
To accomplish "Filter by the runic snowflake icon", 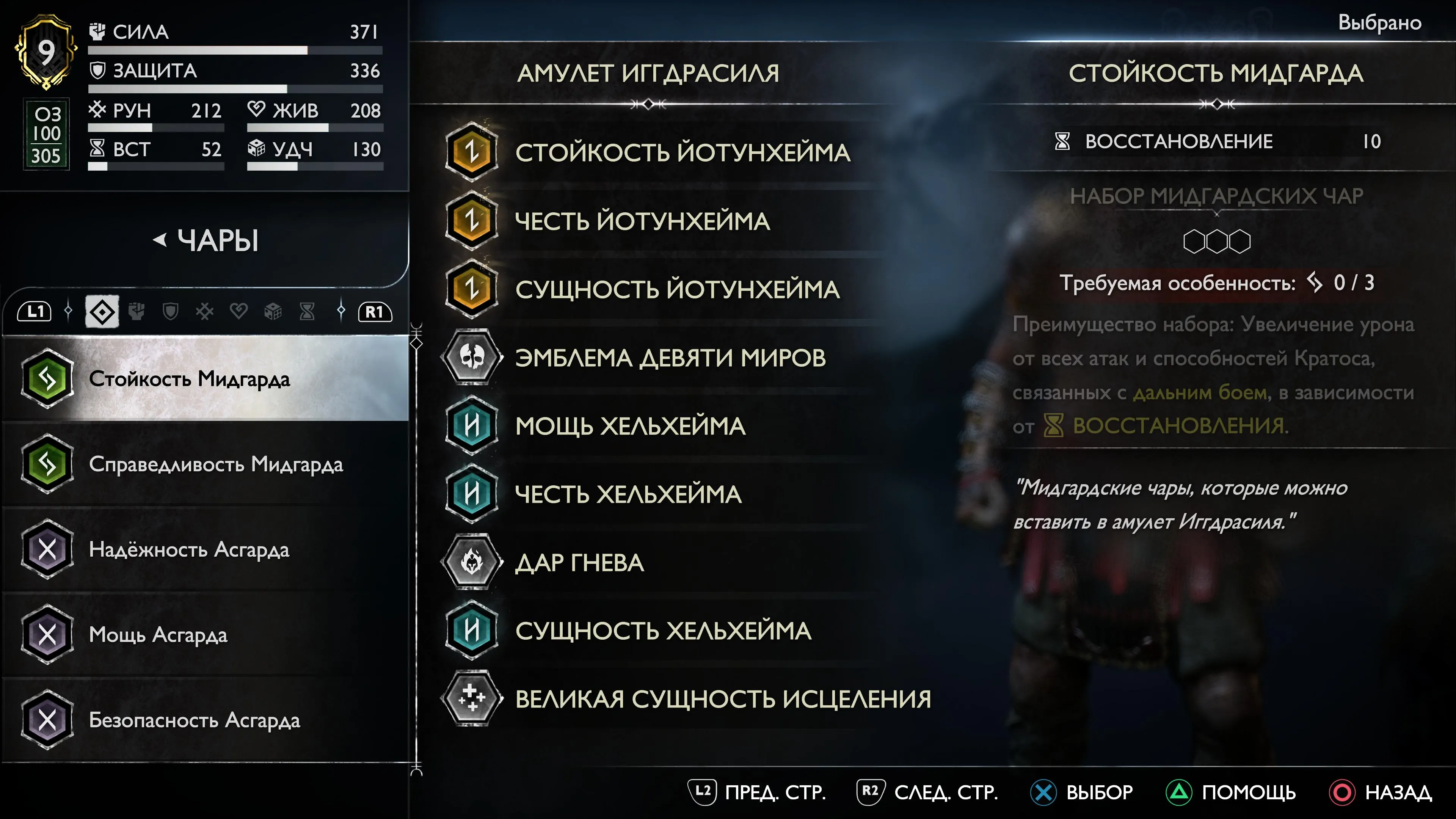I will pyautogui.click(x=205, y=311).
